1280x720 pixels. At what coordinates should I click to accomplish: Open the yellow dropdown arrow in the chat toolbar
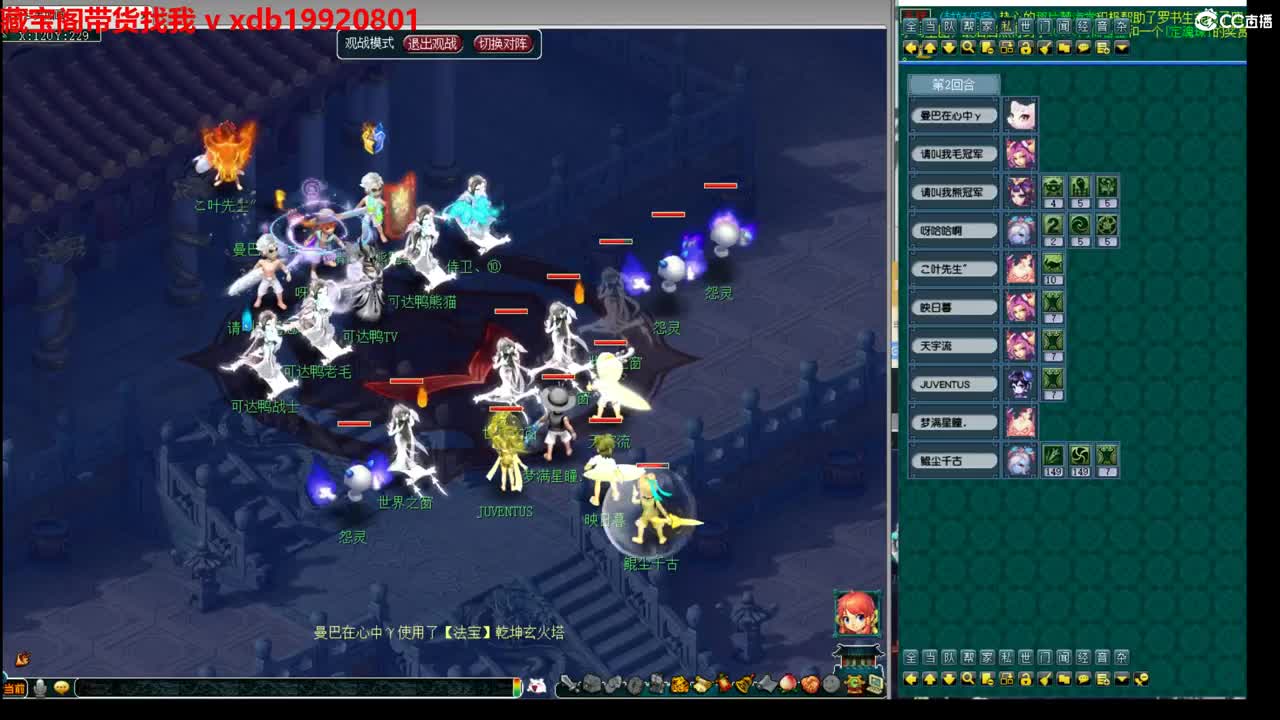click(x=1121, y=679)
